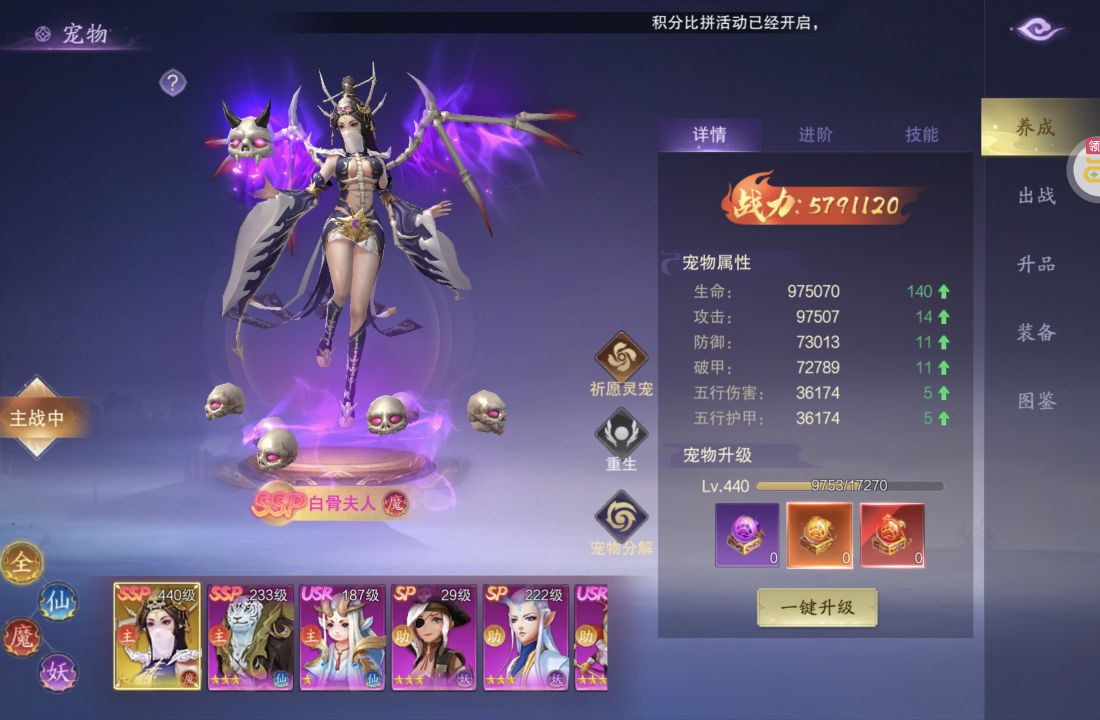Select the 出战 side menu
The width and height of the screenshot is (1100, 720).
(x=1037, y=196)
